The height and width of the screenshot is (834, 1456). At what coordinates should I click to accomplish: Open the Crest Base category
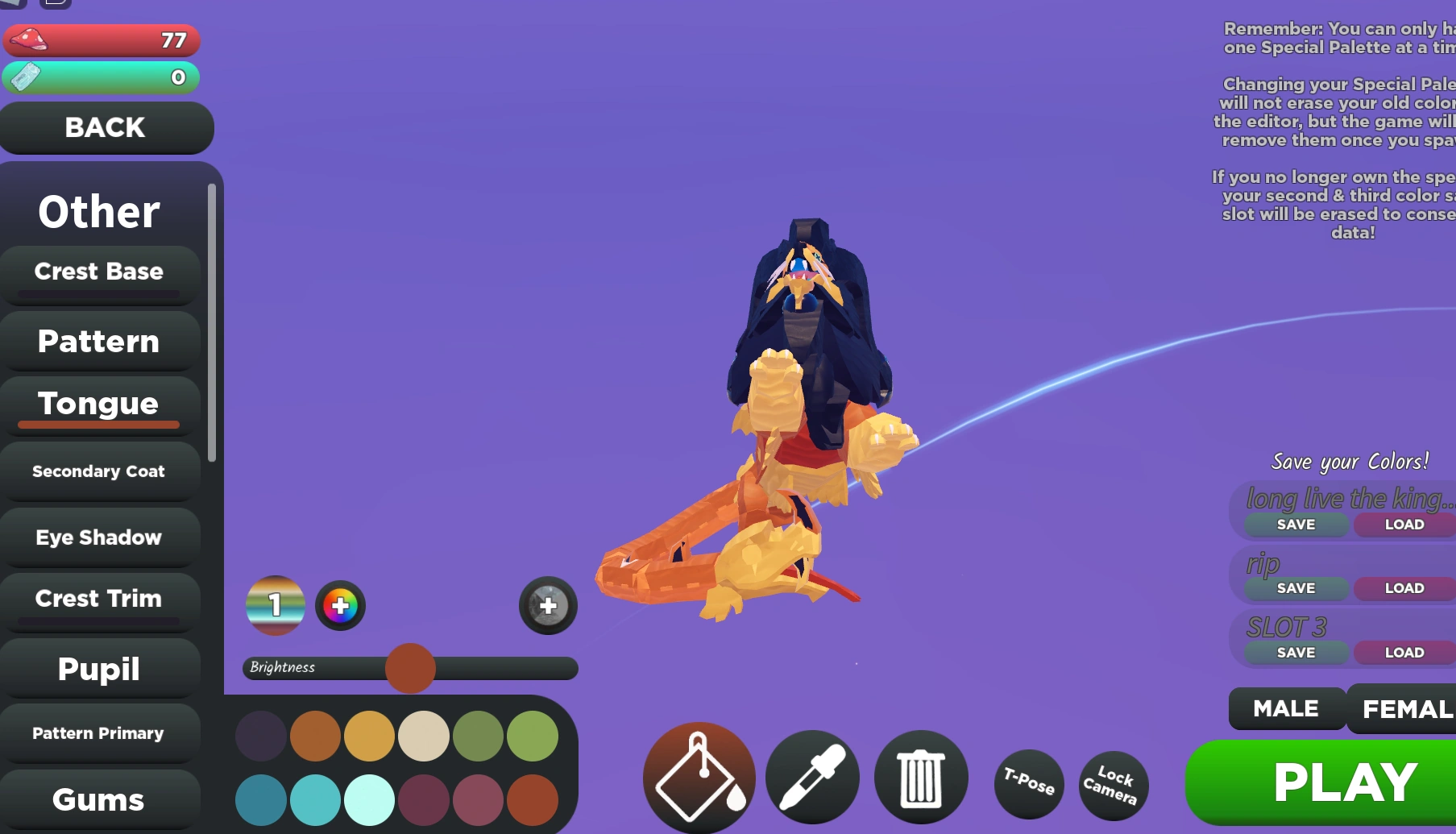coord(98,272)
